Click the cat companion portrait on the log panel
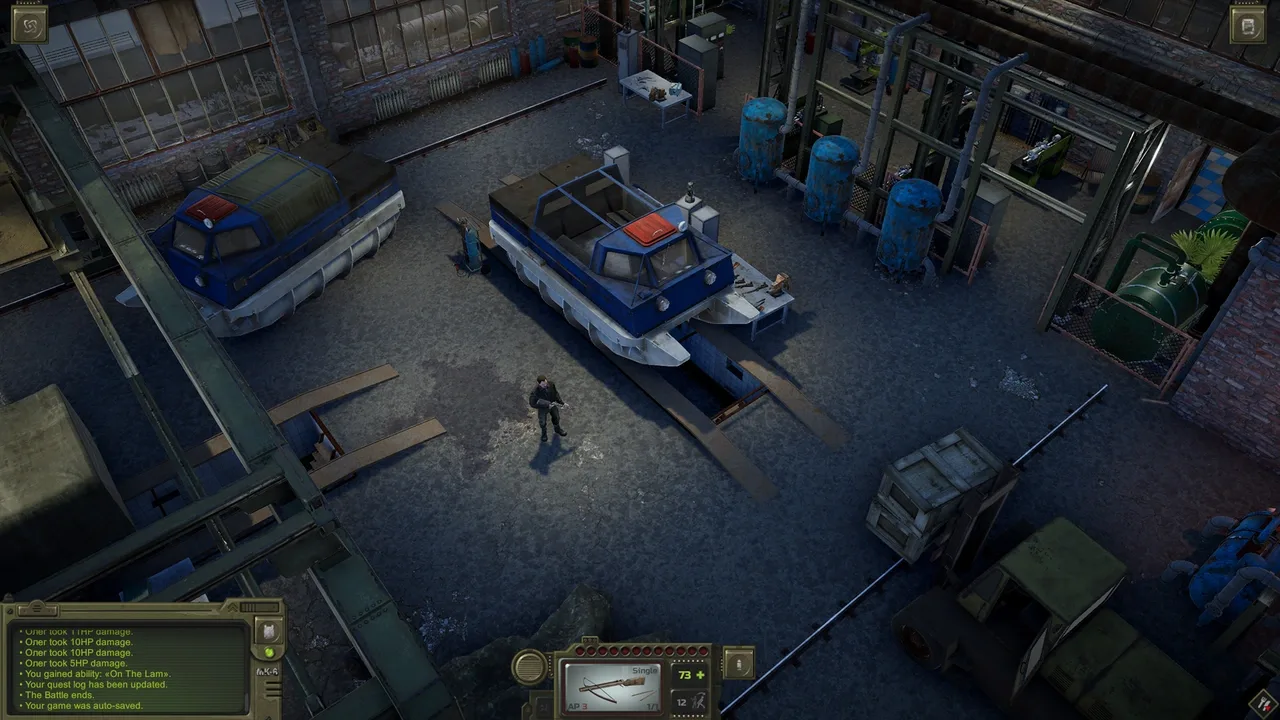 (271, 632)
